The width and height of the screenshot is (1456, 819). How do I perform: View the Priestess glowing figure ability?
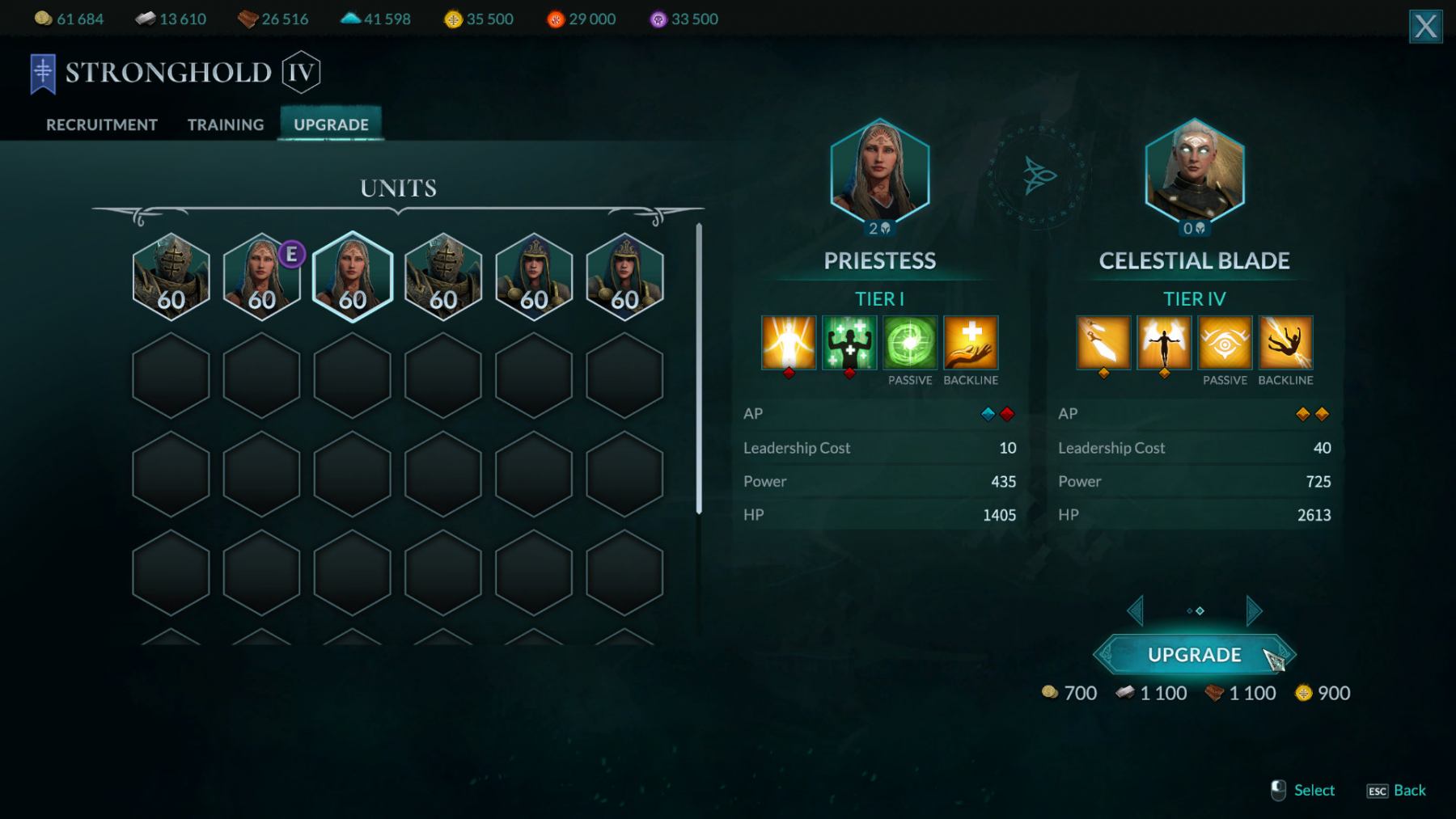pos(789,343)
